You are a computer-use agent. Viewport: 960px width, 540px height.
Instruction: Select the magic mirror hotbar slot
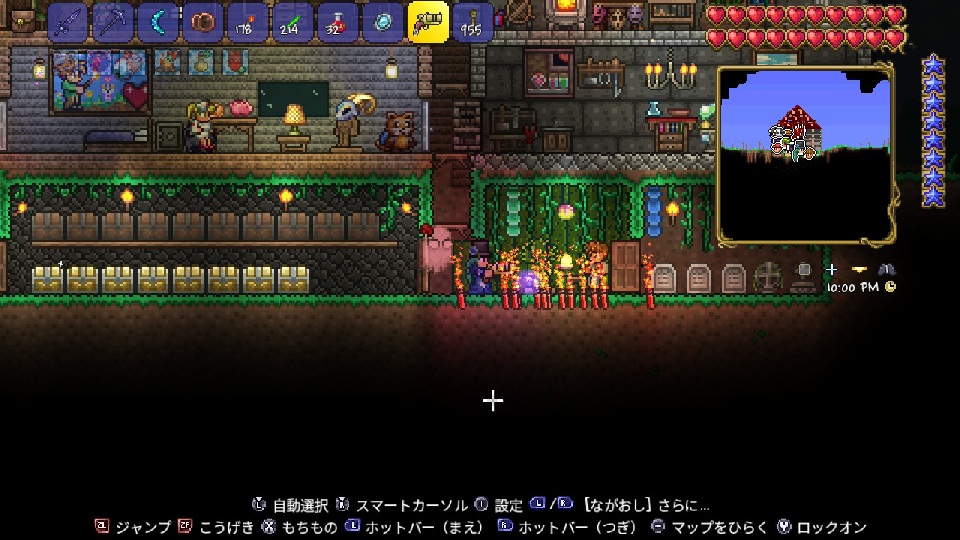pyautogui.click(x=382, y=22)
